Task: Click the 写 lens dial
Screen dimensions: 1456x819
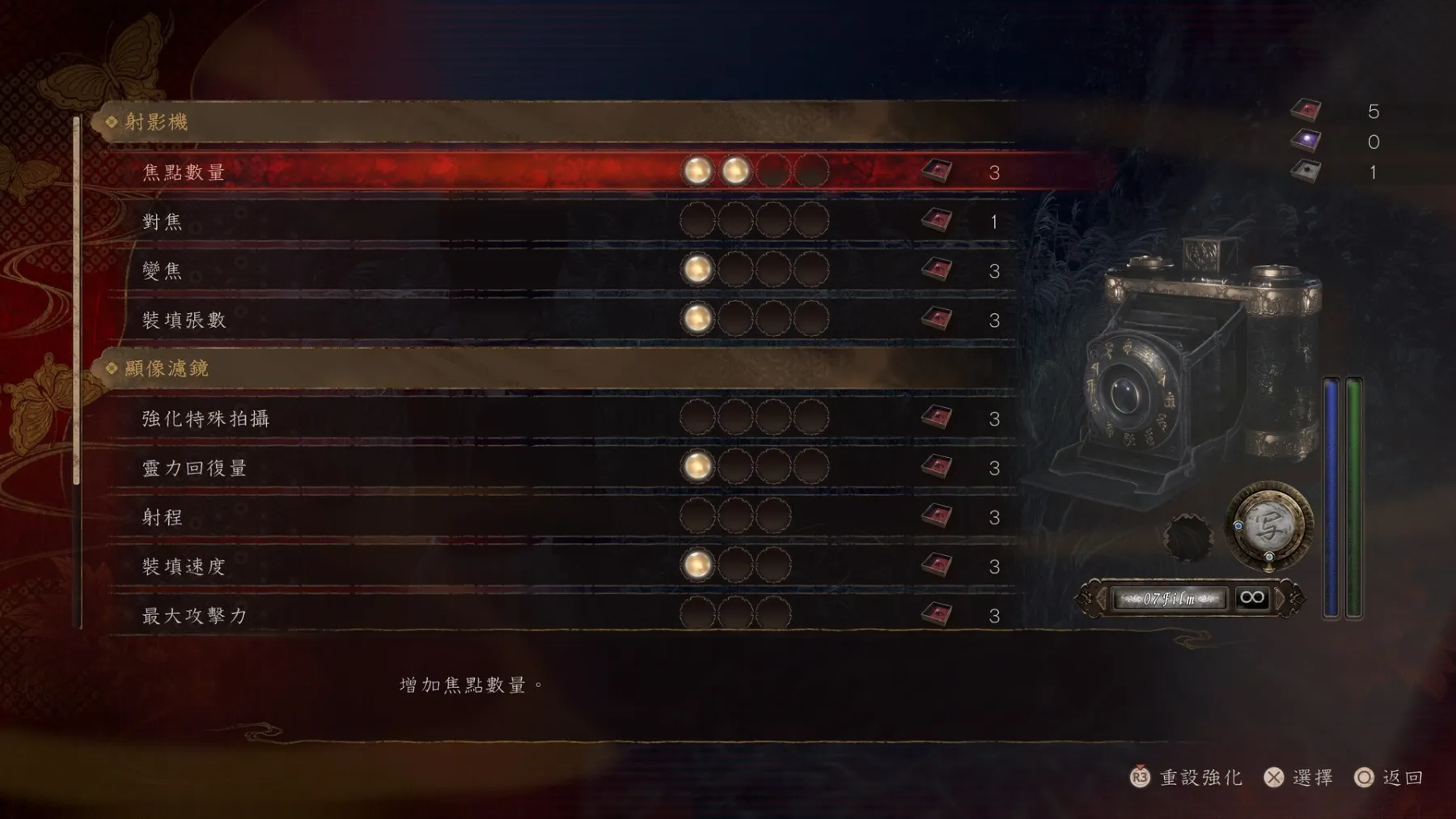Action: click(1268, 527)
